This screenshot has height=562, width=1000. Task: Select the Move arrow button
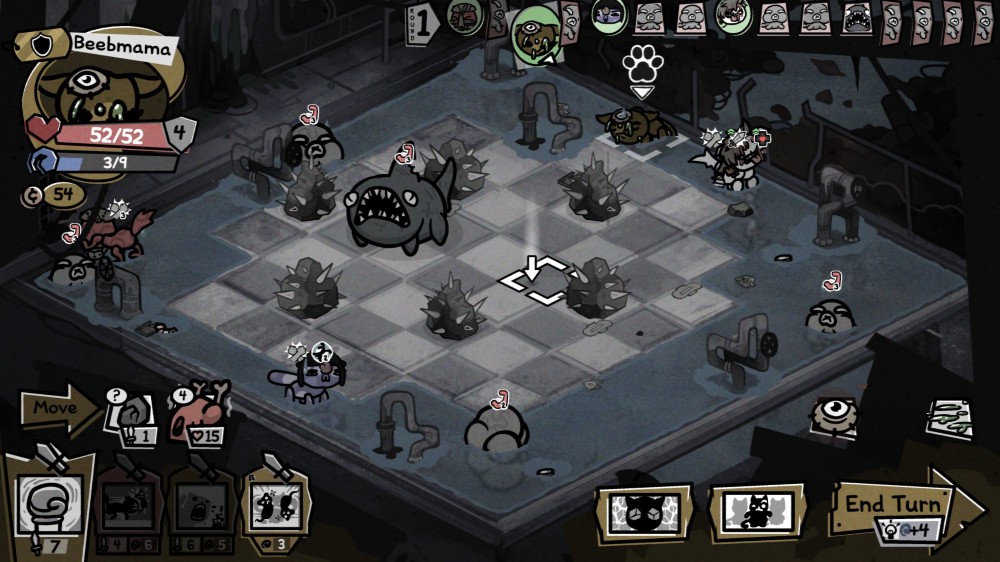pos(58,408)
